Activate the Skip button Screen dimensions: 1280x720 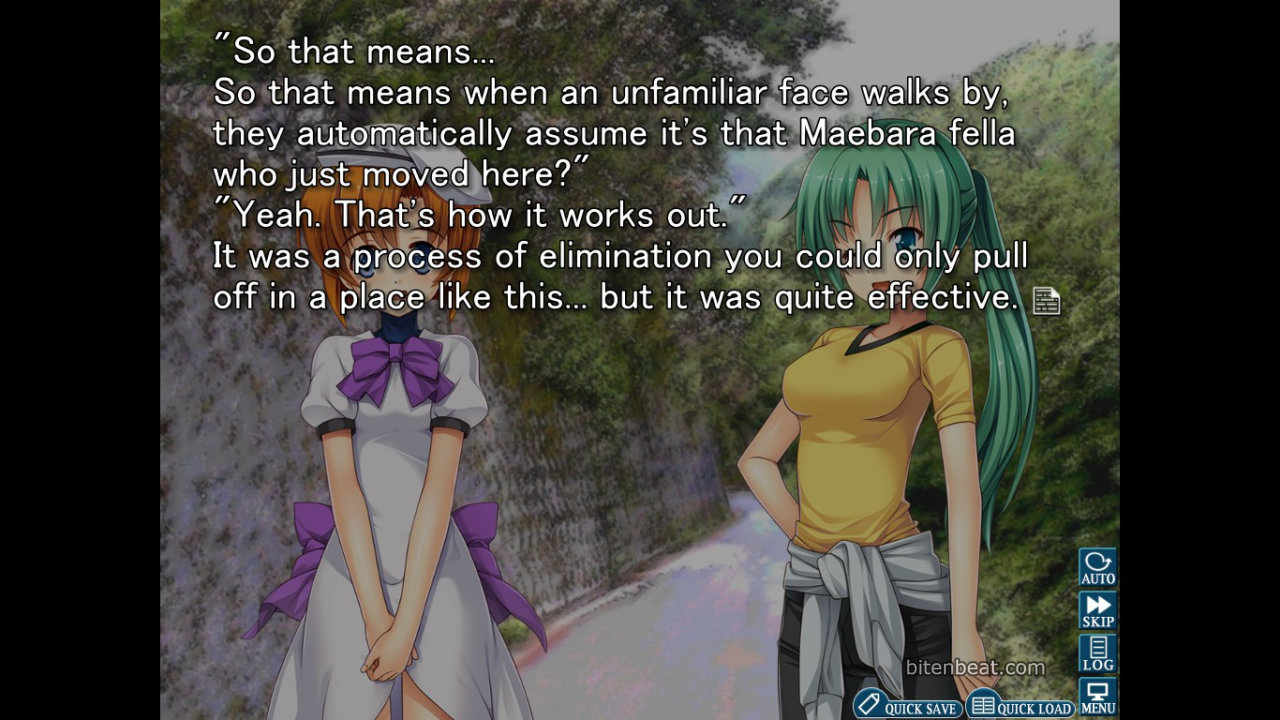tap(1097, 610)
